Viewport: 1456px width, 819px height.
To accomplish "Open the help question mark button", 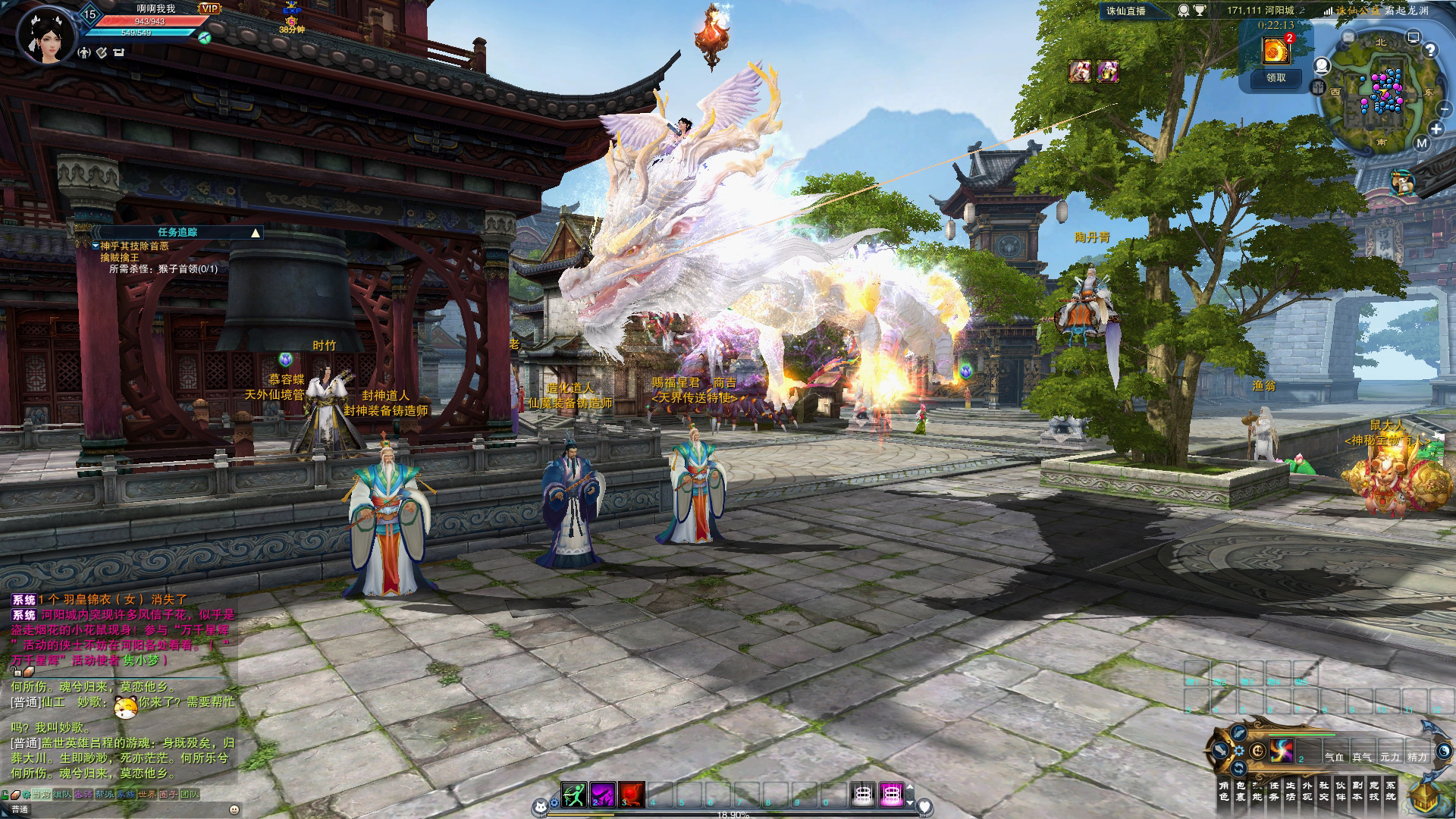I will 1430,50.
